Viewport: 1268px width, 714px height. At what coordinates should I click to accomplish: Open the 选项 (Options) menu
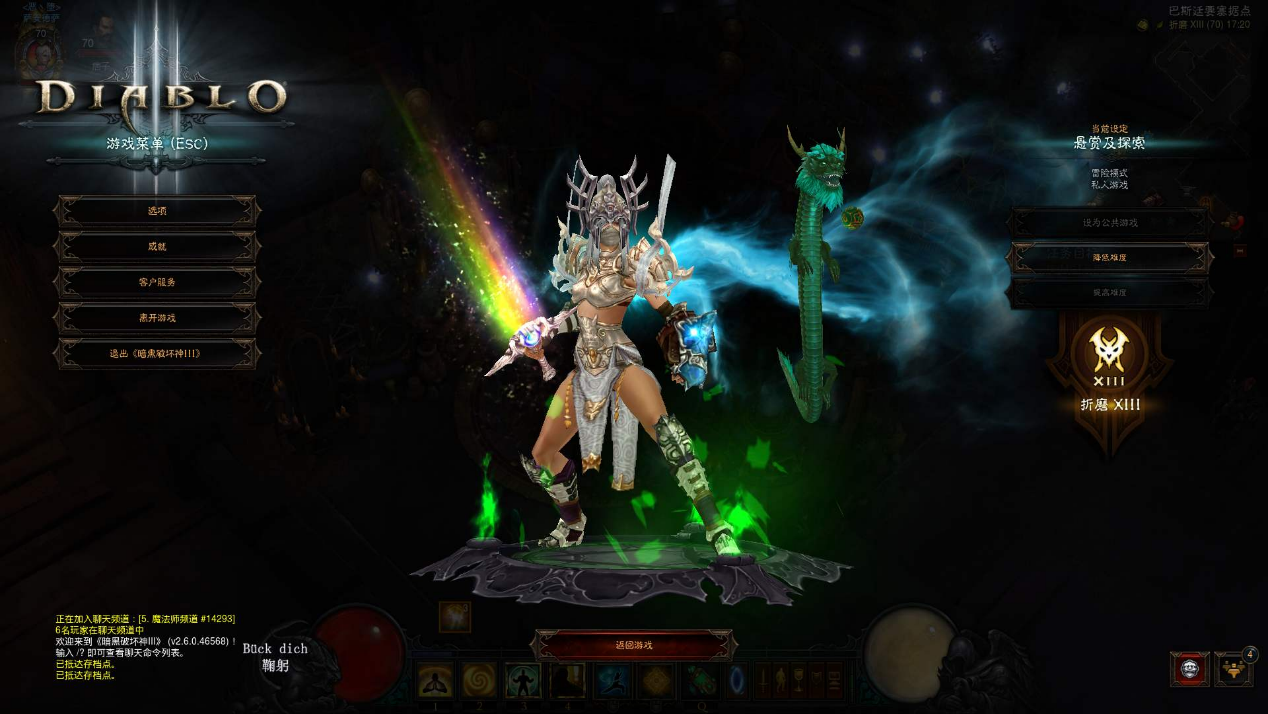point(157,211)
